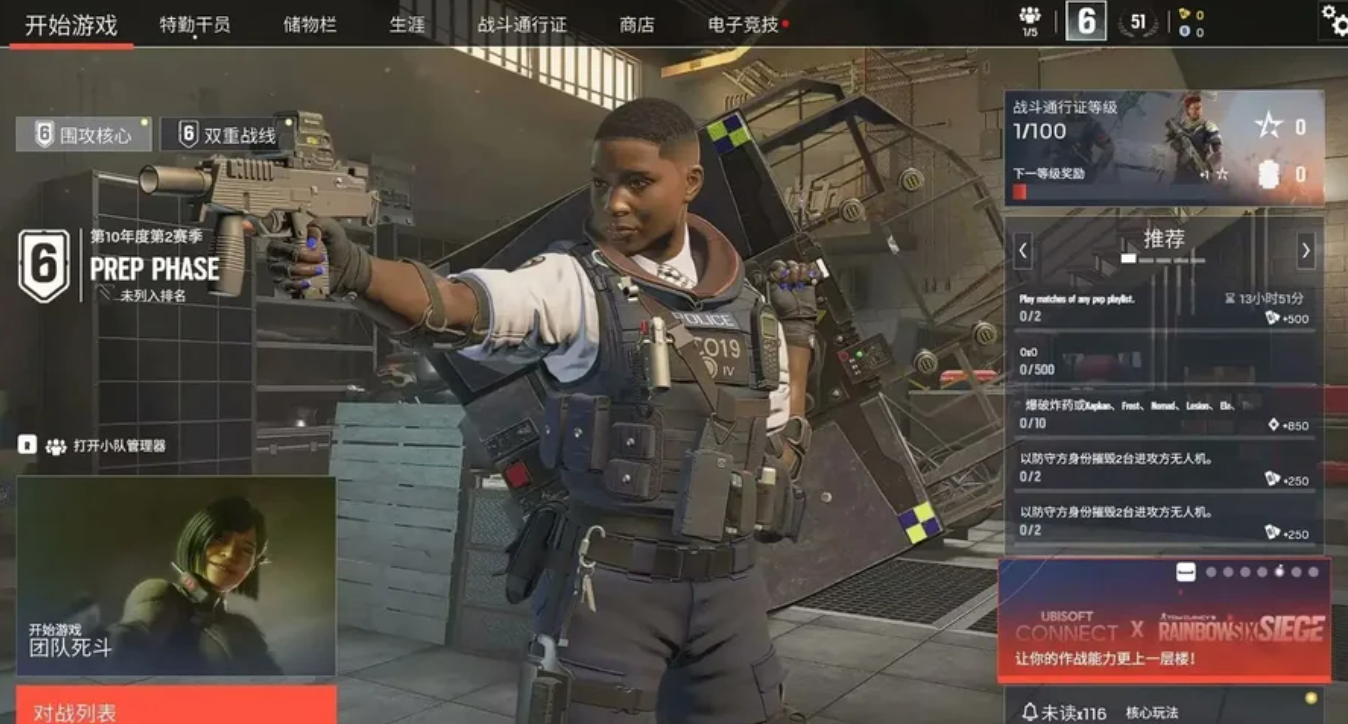The height and width of the screenshot is (724, 1348).
Task: Open the 特勤干员 operators tab
Action: tap(195, 25)
